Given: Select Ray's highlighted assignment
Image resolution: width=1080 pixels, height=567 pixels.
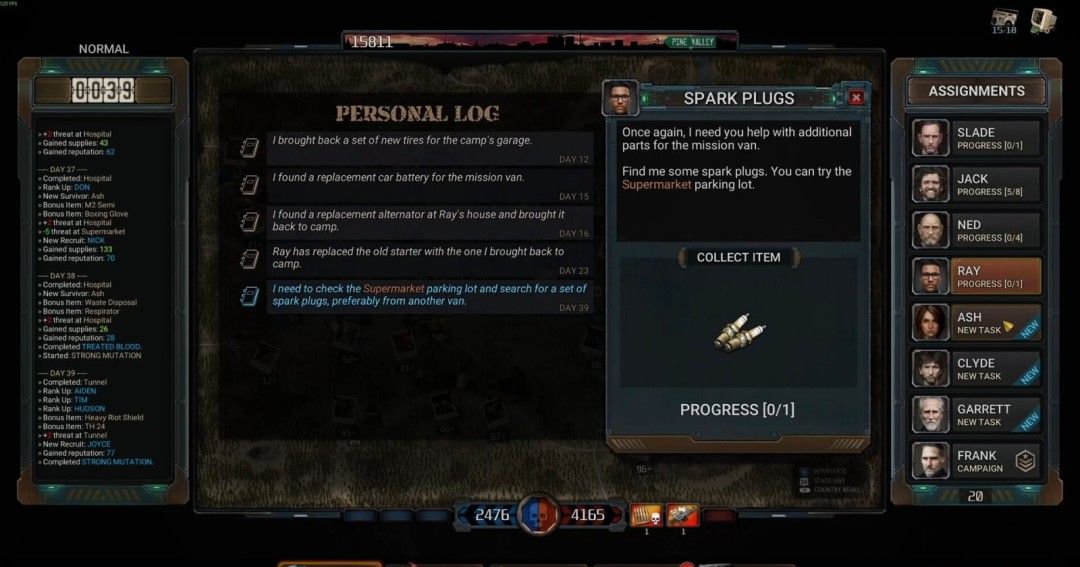Looking at the screenshot, I should click(976, 276).
